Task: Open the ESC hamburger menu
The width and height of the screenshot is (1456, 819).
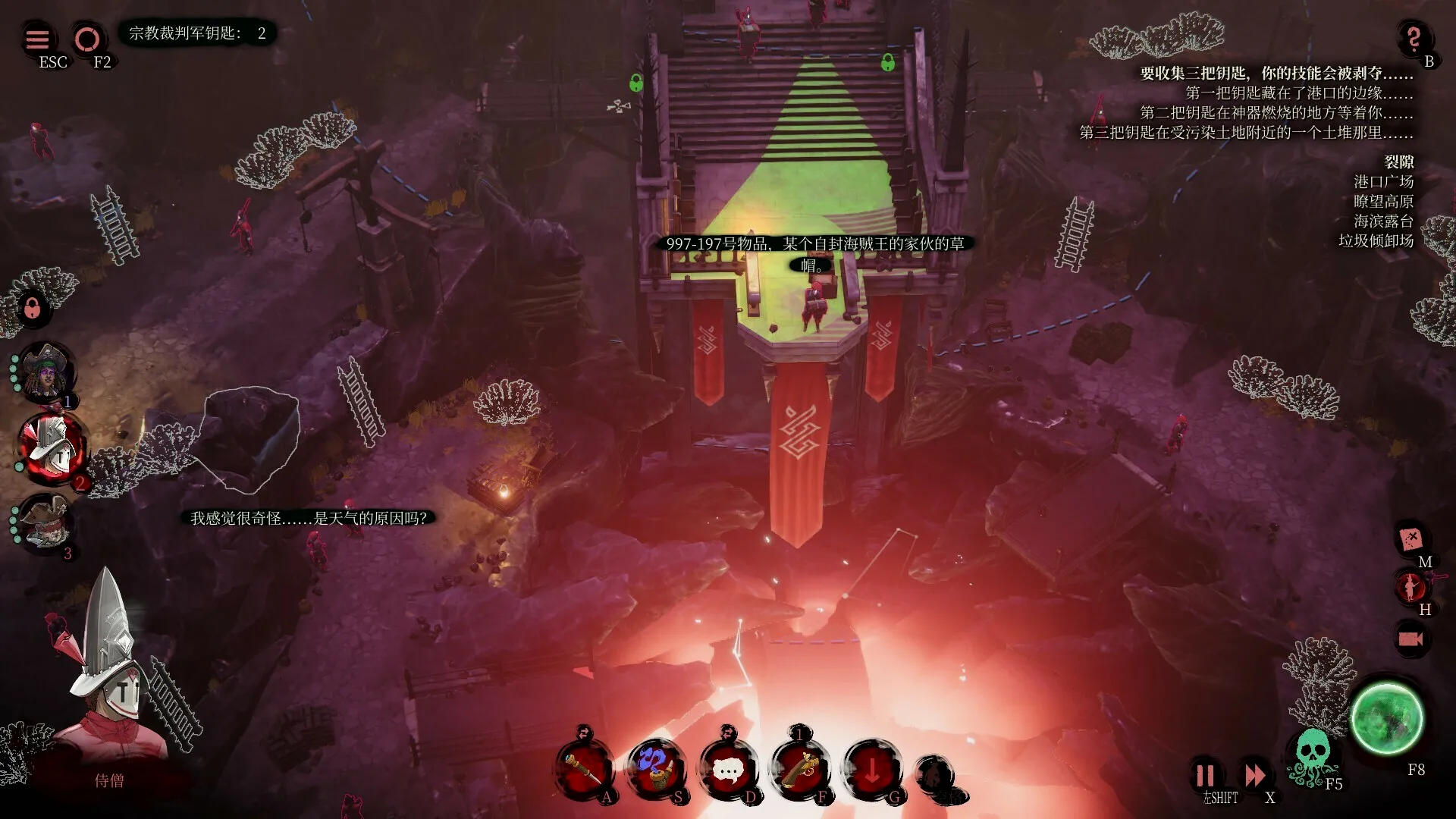Action: [37, 39]
